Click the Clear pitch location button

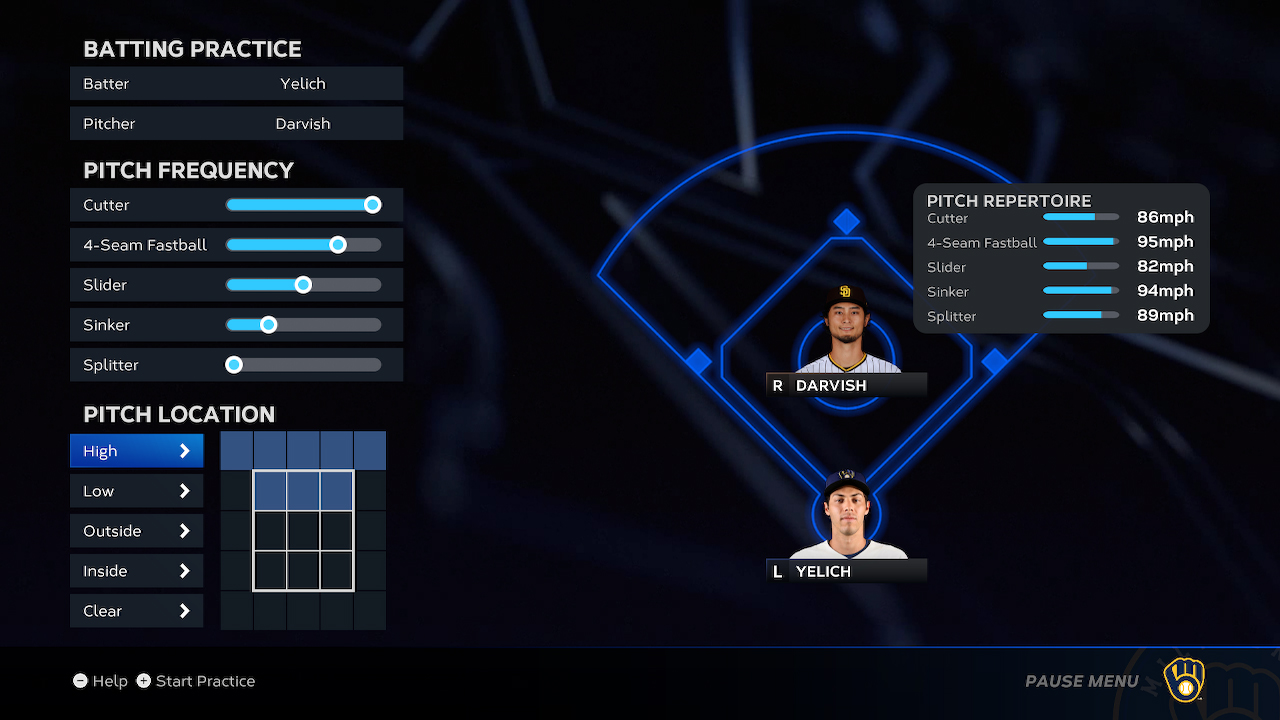pyautogui.click(x=136, y=610)
